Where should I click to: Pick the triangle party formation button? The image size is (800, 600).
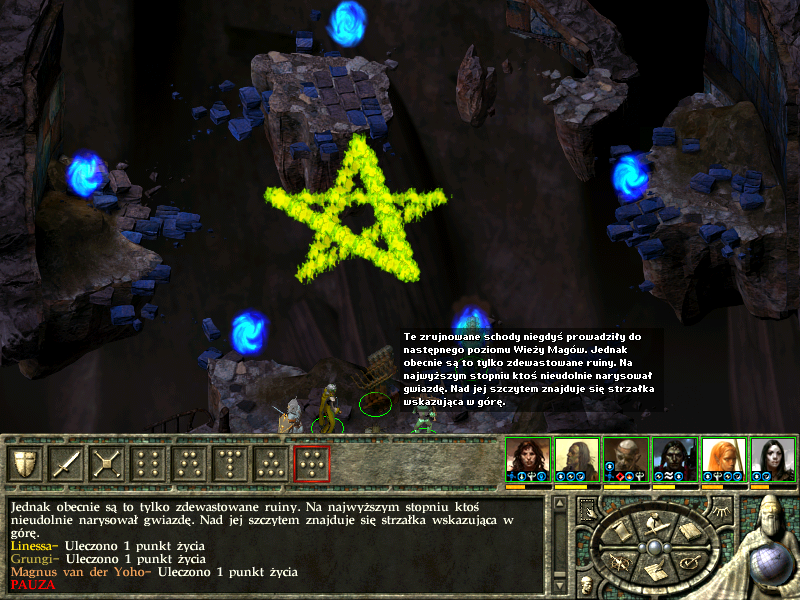270,463
